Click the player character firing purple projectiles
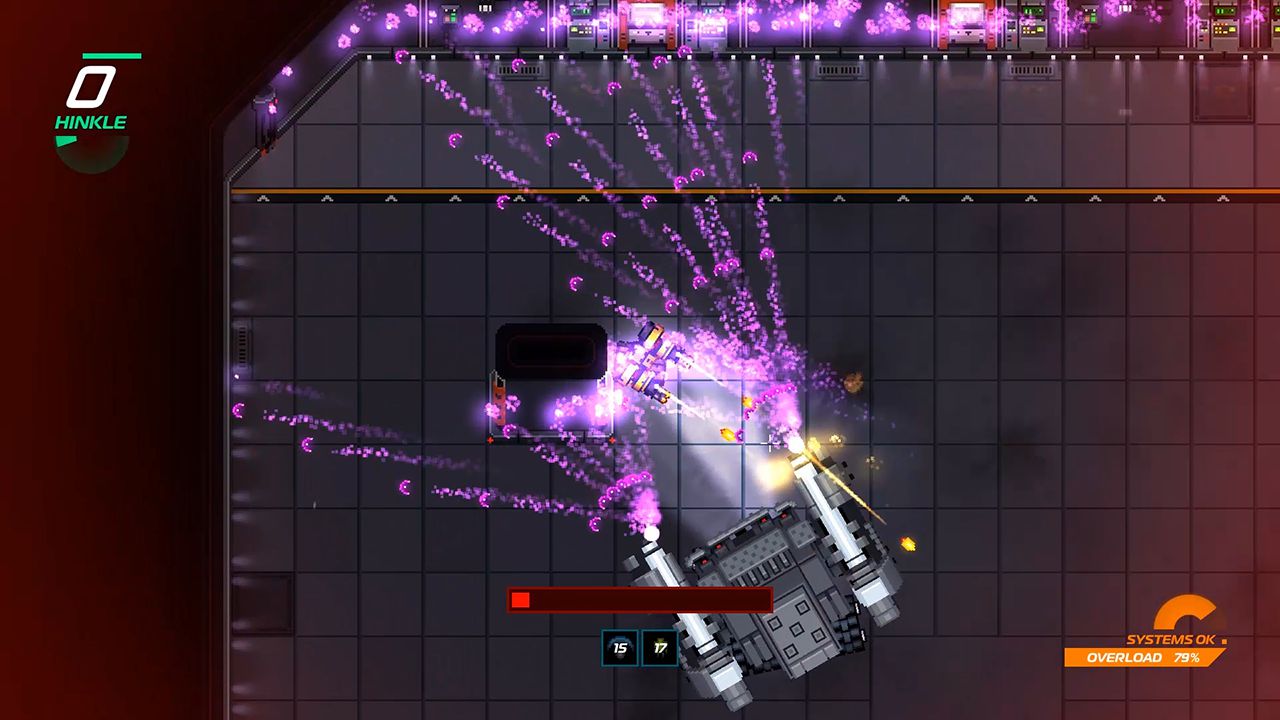 (x=650, y=365)
